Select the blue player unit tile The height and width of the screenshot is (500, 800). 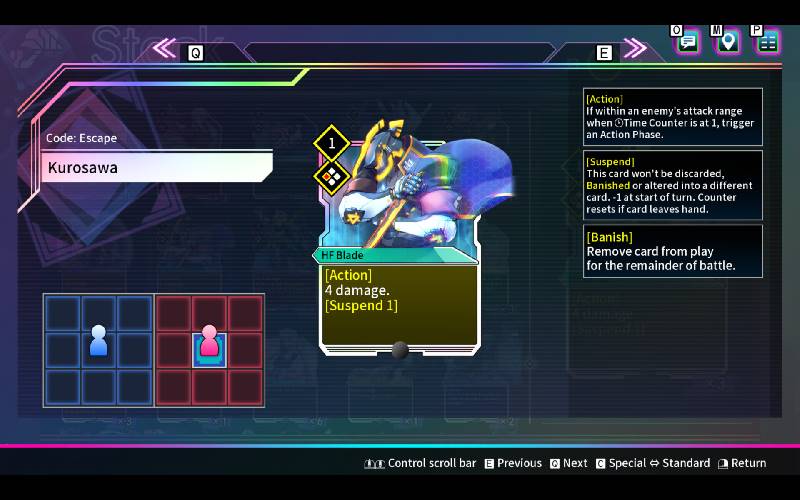(x=98, y=341)
